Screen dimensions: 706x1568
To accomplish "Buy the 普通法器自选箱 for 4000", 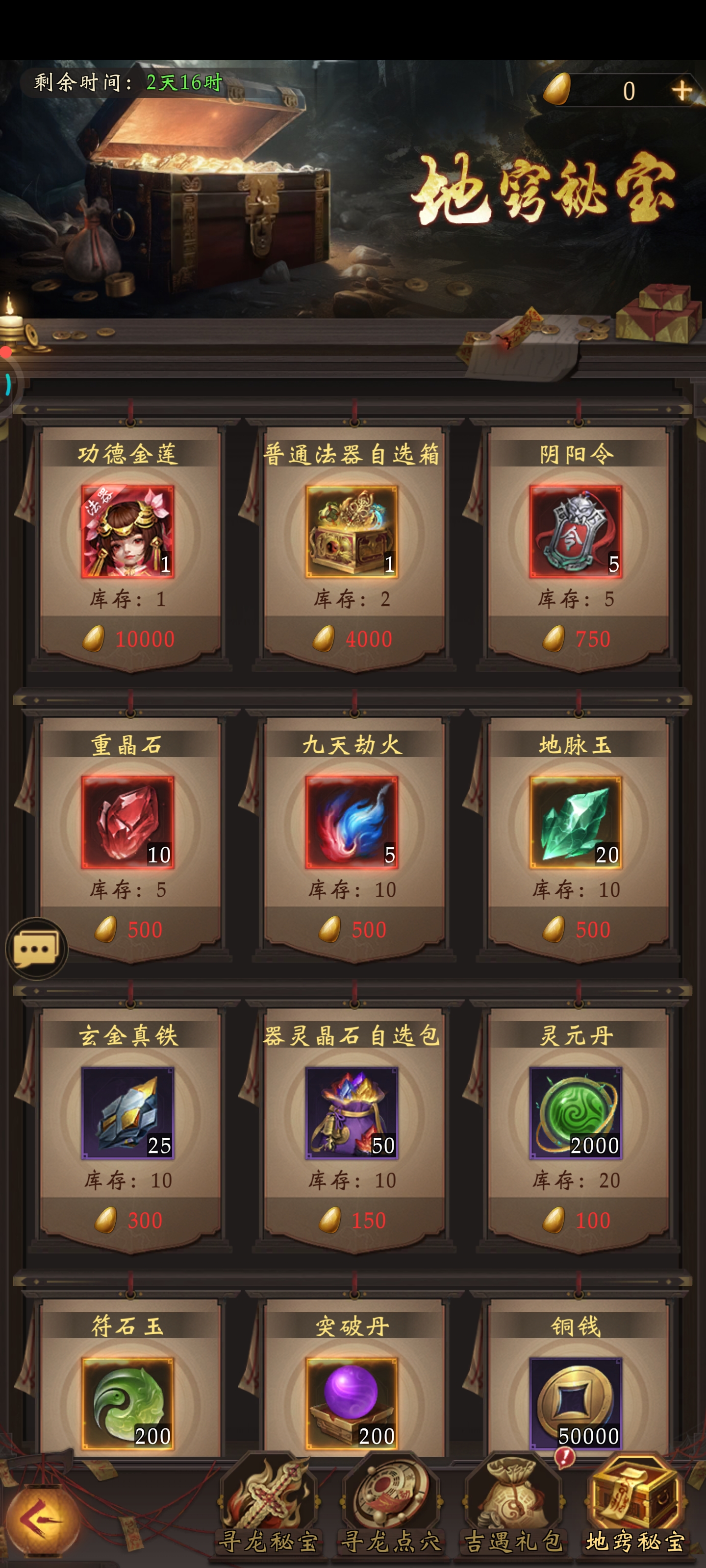I will tap(352, 638).
